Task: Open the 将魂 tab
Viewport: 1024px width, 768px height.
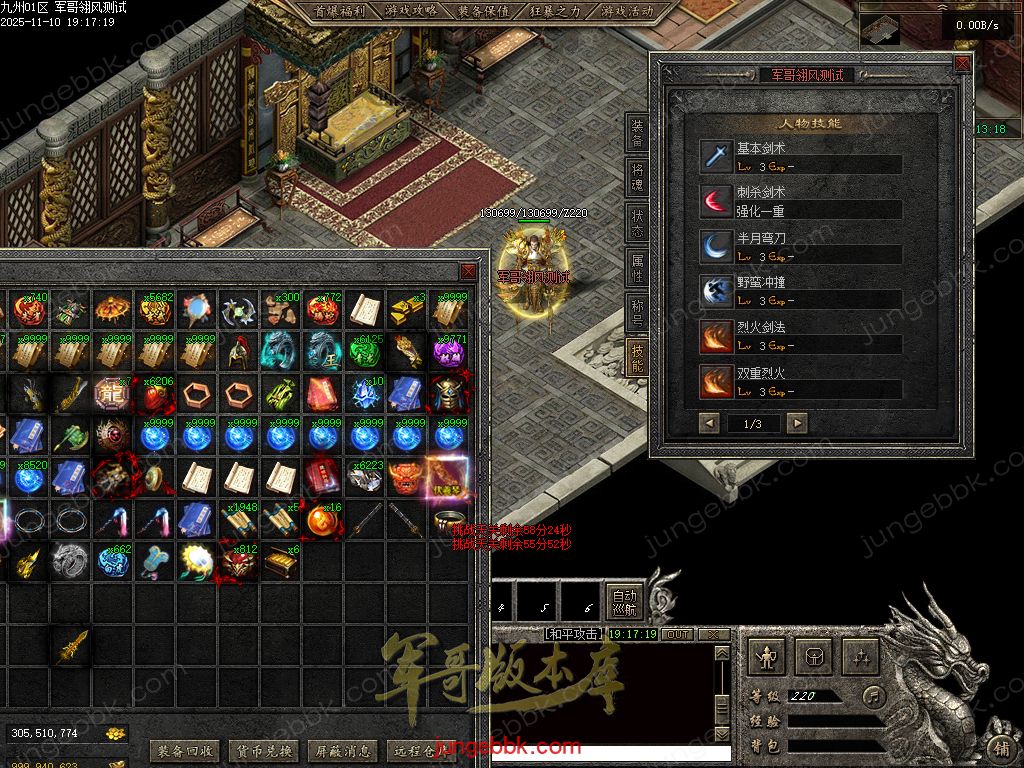Action: coord(637,178)
